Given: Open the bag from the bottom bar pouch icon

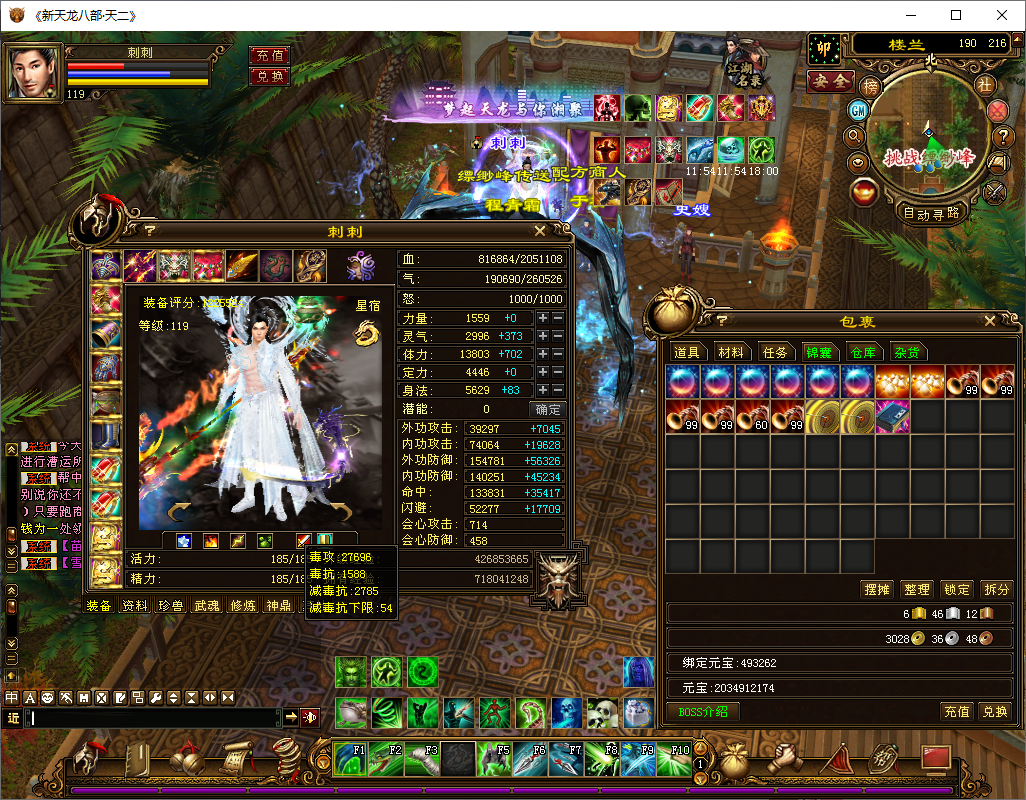Looking at the screenshot, I should coord(733,760).
